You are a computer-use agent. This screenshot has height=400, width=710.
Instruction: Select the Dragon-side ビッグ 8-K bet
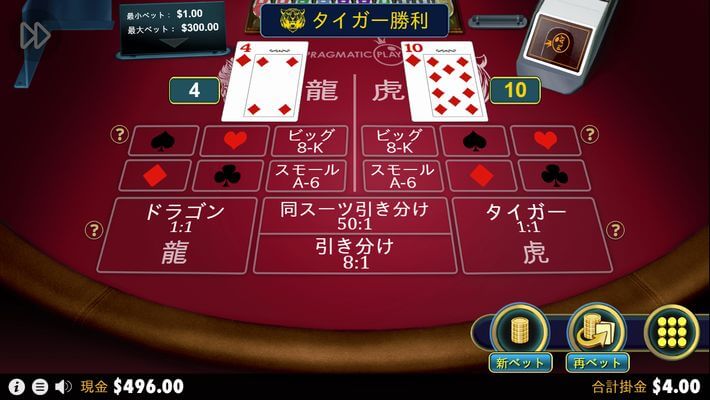310,142
